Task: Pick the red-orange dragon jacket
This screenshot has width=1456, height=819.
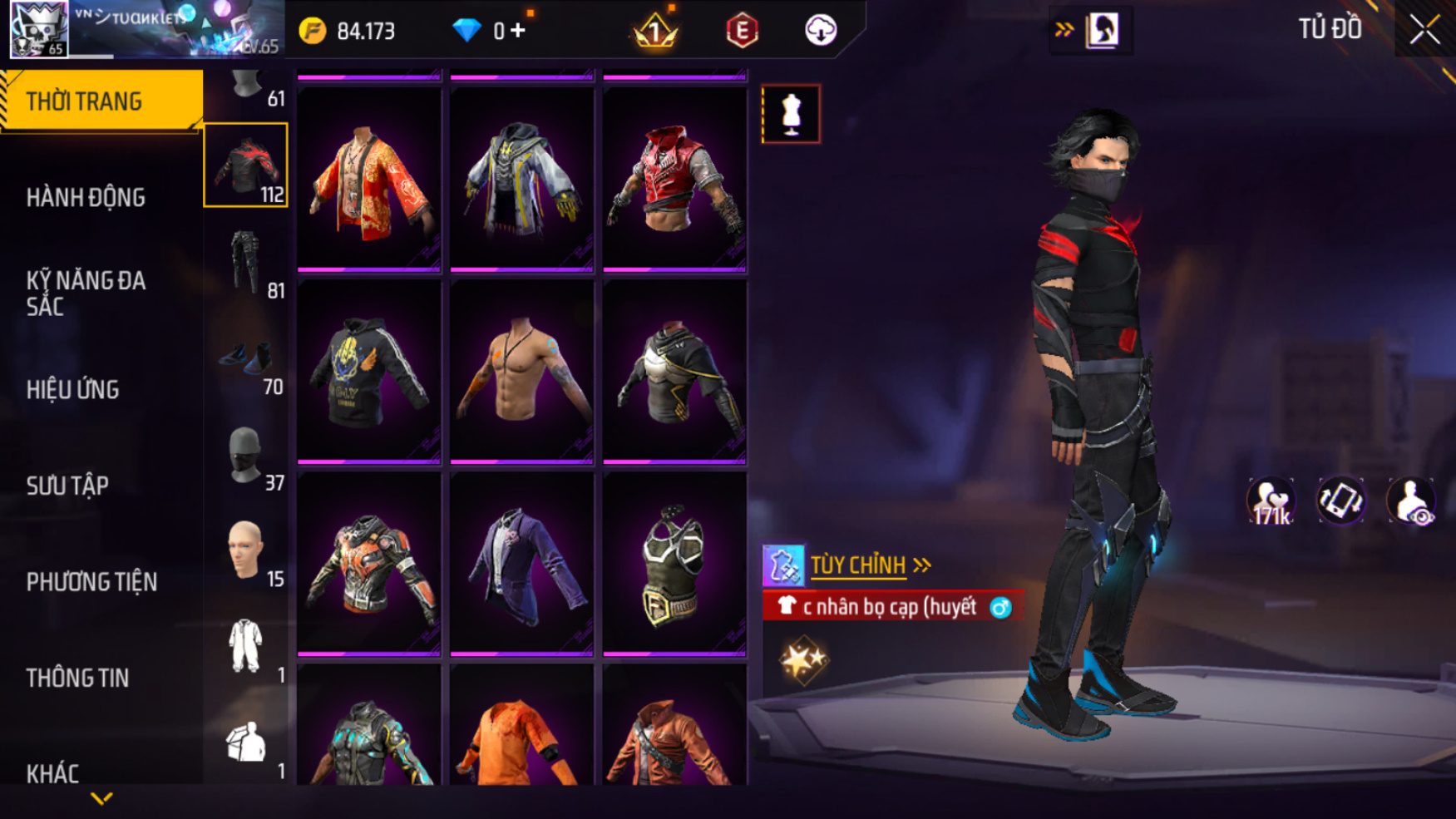Action: click(x=369, y=180)
